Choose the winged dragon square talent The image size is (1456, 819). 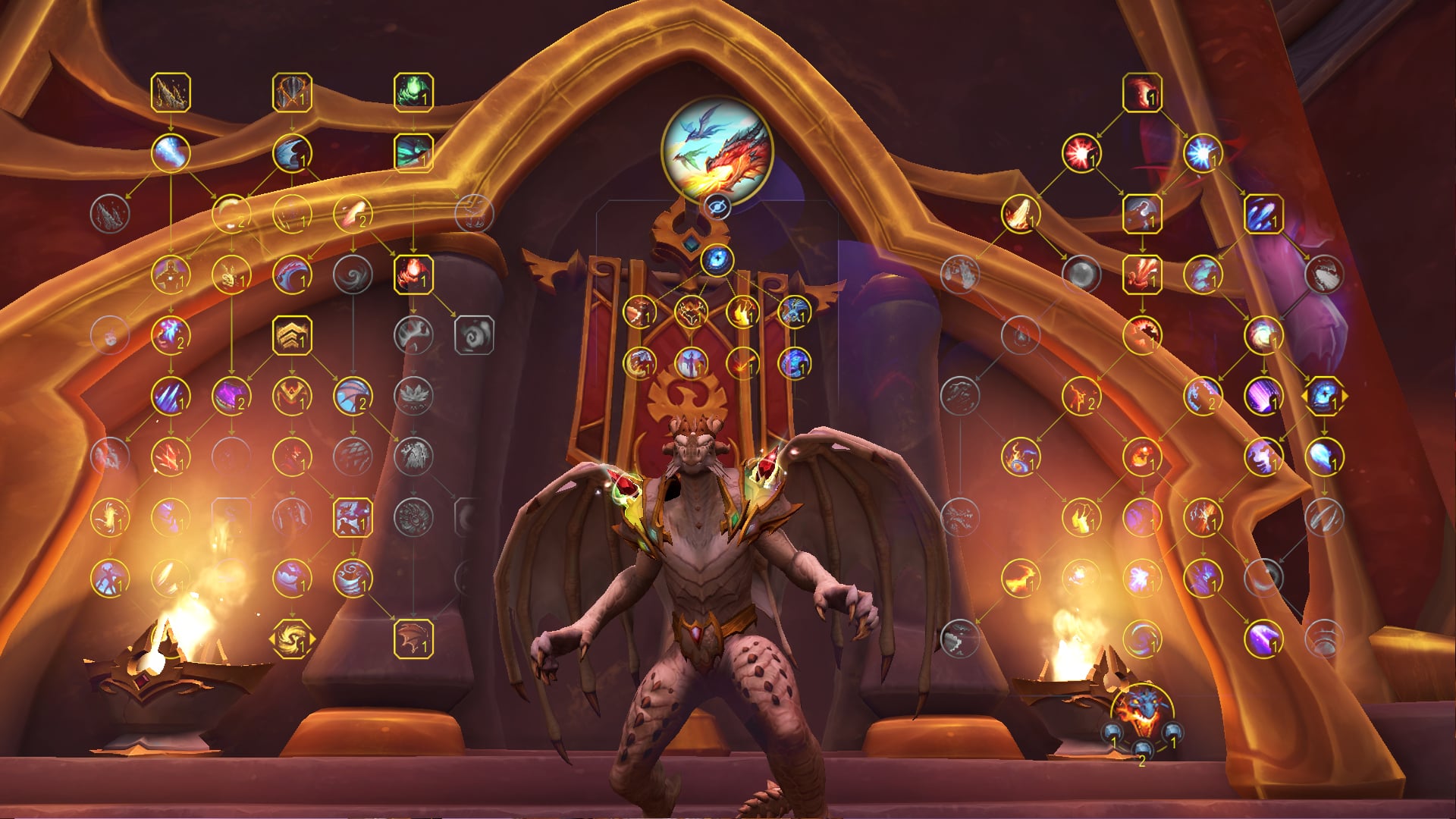(x=353, y=517)
